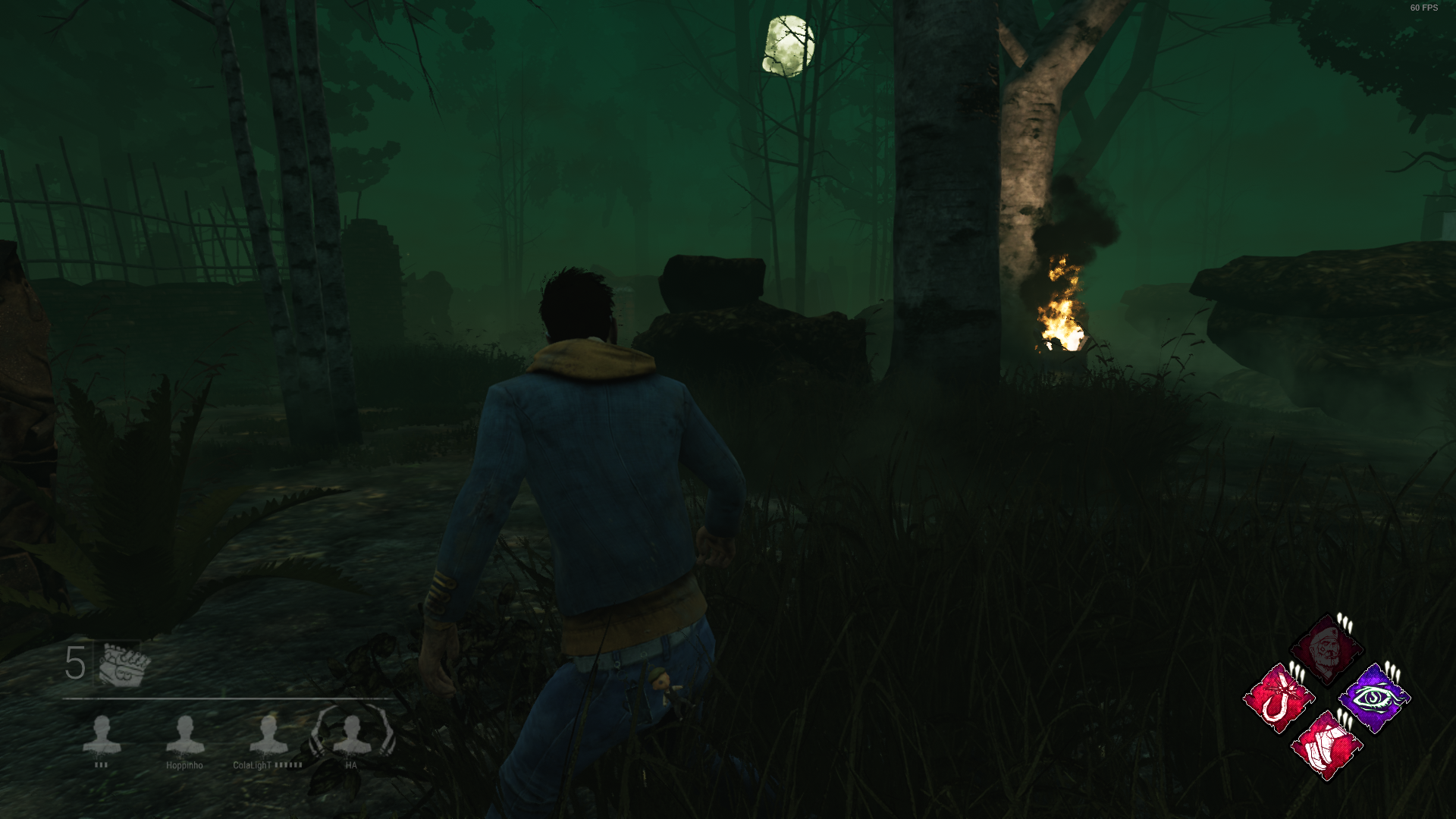Viewport: 1456px width, 819px height.
Task: Click the HA name label
Action: (350, 765)
